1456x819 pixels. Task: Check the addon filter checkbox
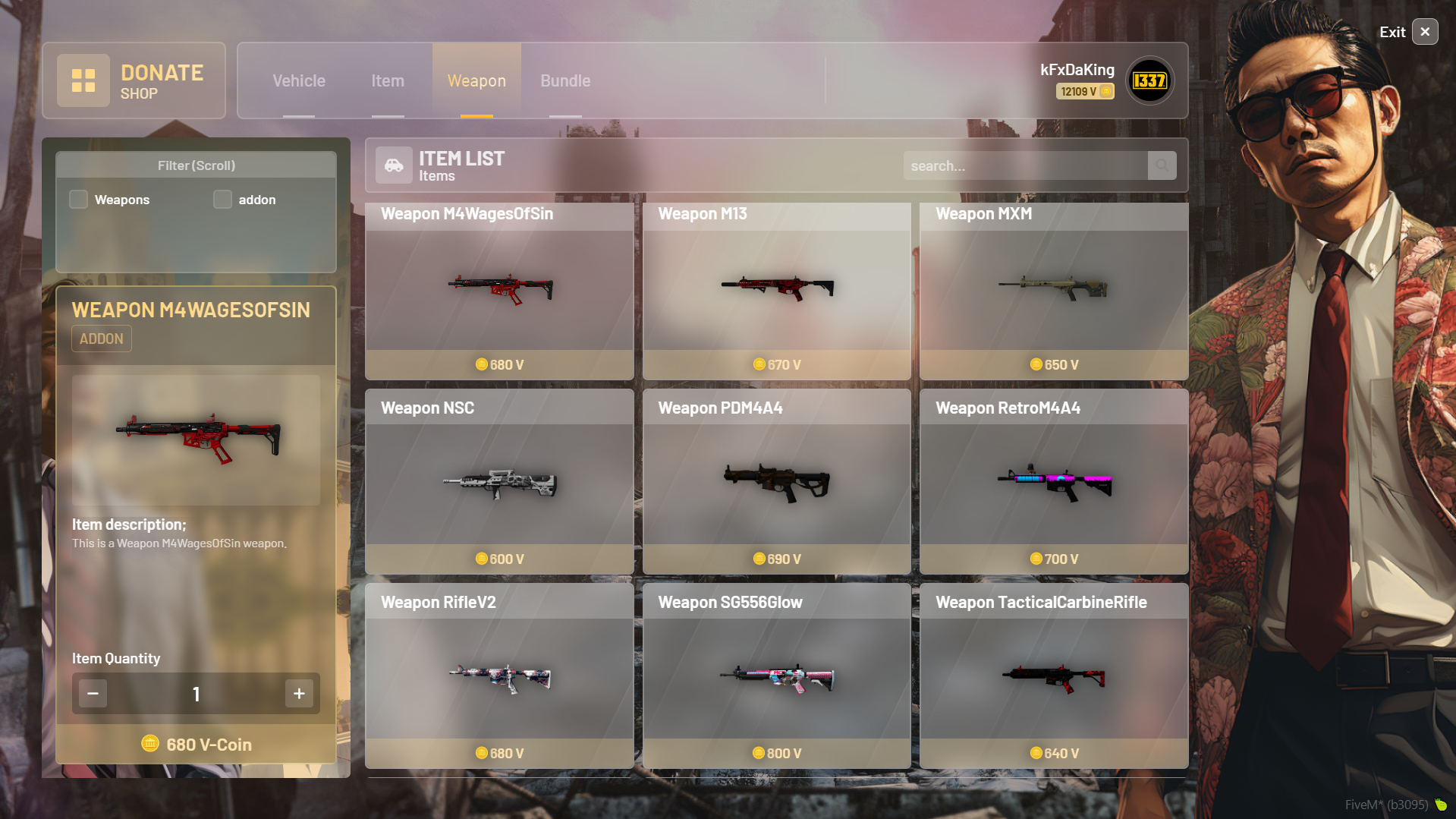pos(222,199)
